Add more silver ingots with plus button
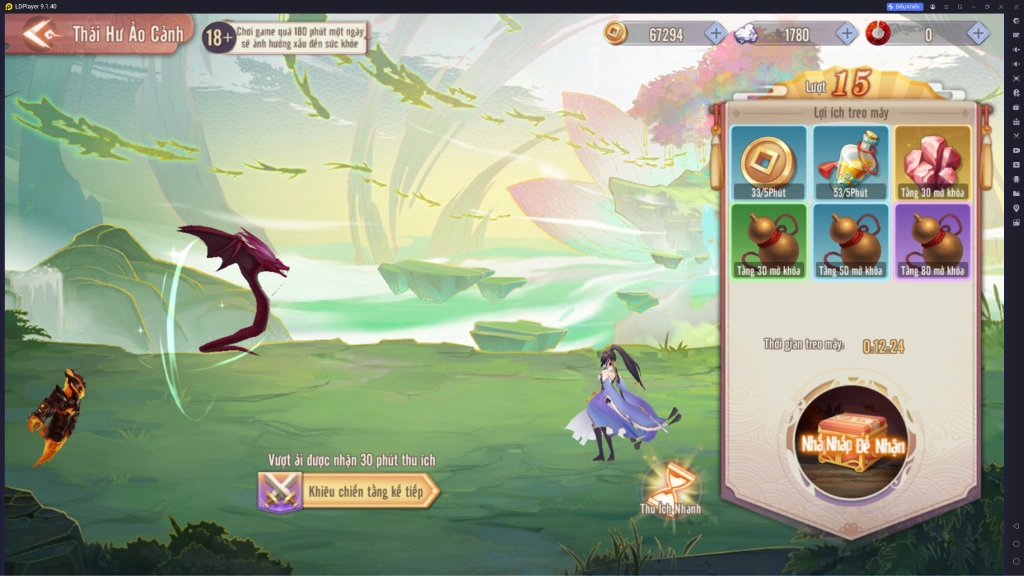 tap(846, 34)
